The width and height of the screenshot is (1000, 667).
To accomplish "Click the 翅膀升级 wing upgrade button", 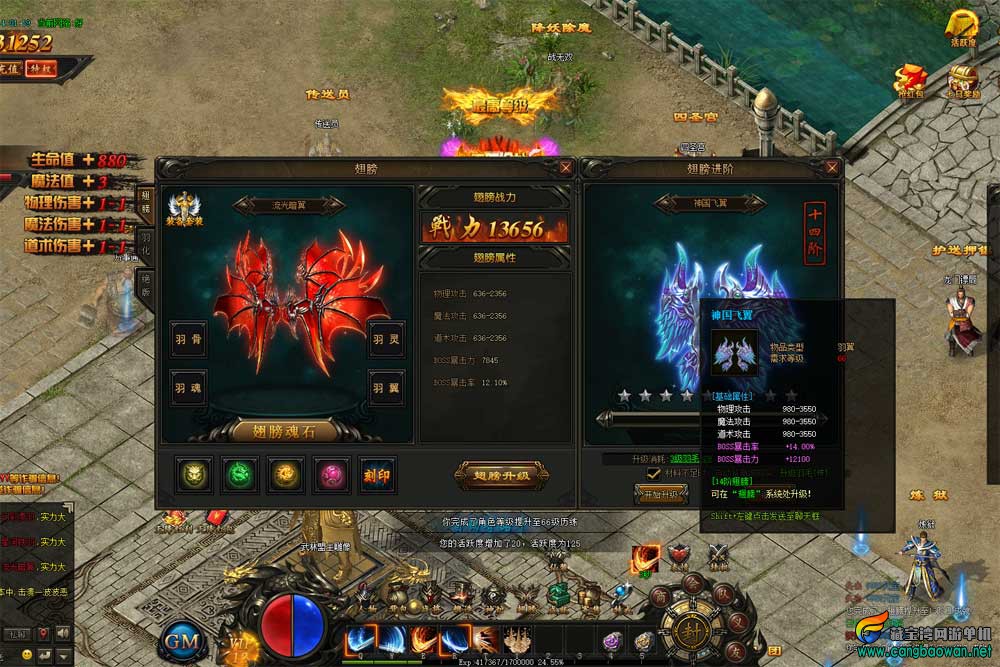I will pyautogui.click(x=501, y=475).
